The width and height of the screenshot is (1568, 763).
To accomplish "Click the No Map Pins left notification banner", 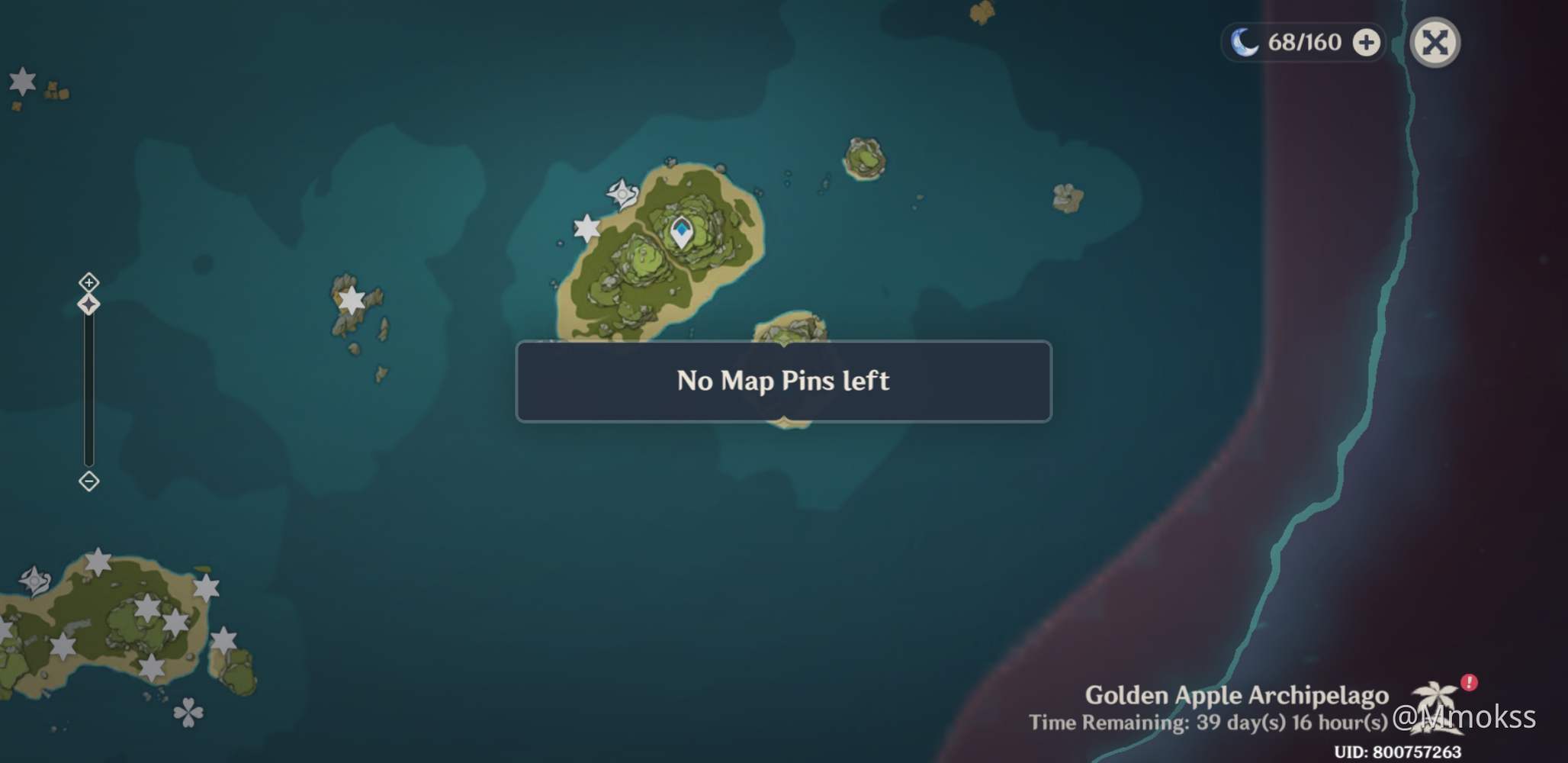I will [x=783, y=381].
